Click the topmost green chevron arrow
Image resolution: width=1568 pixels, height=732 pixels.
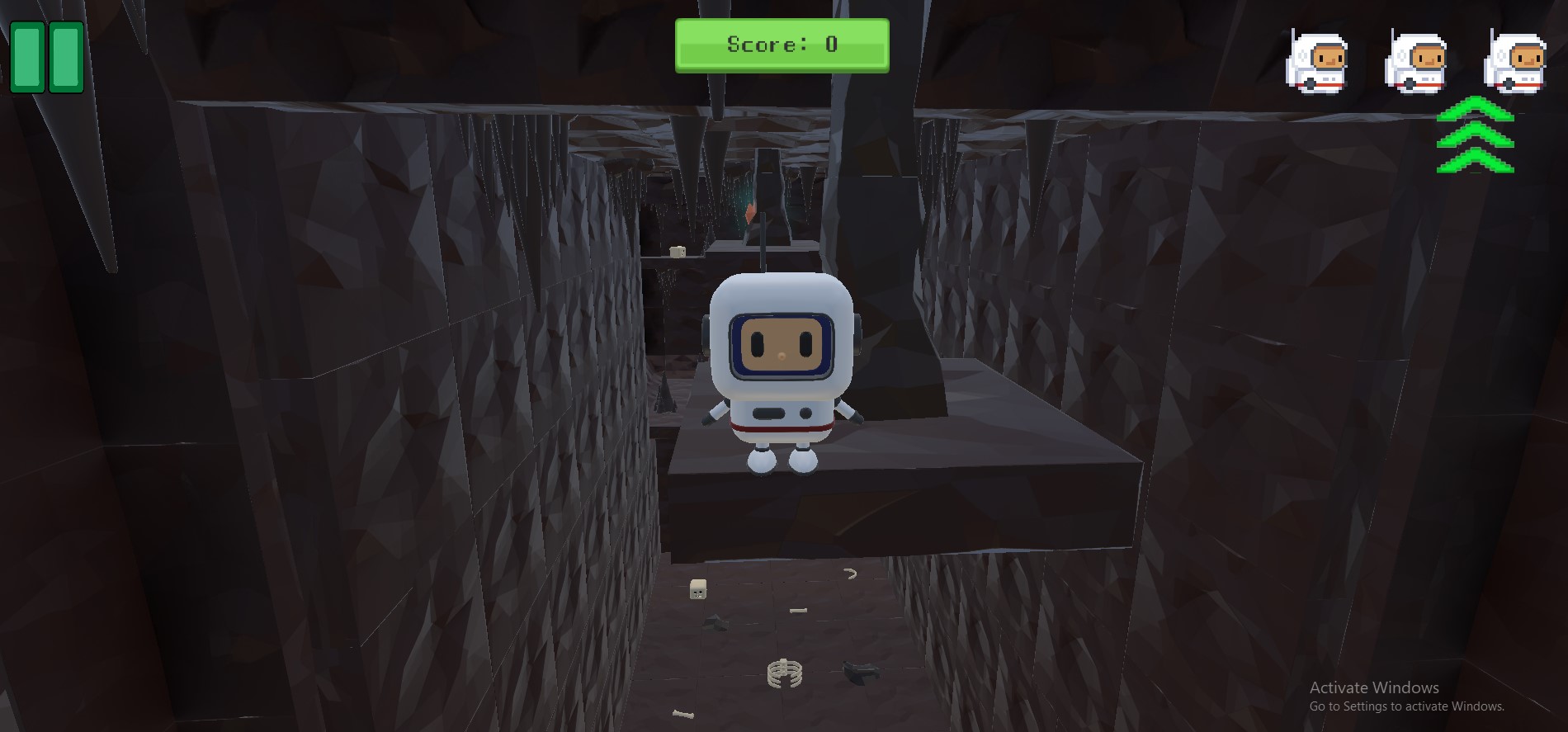1476,109
